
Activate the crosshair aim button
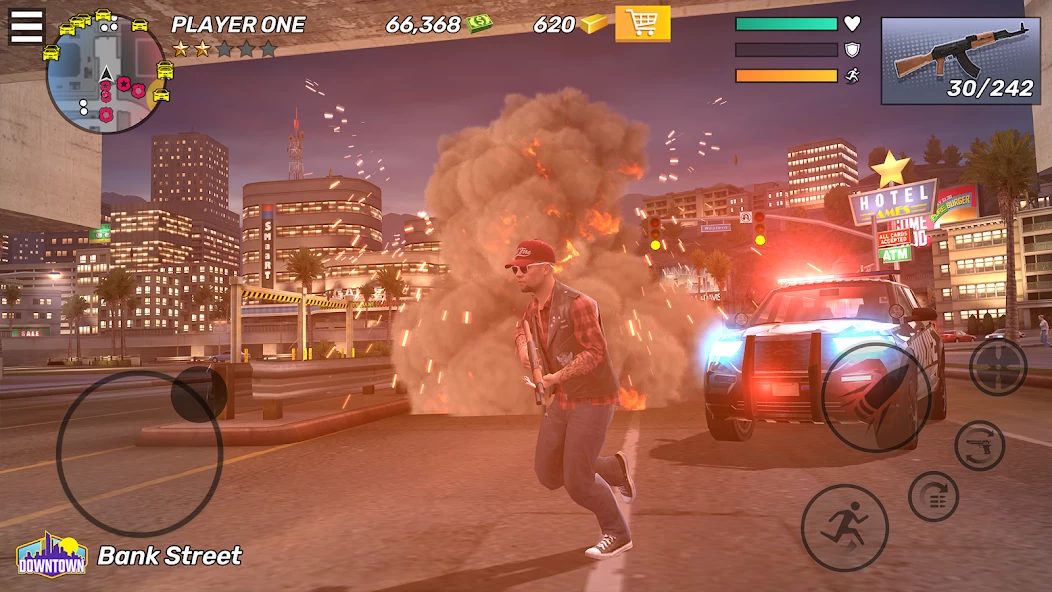997,367
